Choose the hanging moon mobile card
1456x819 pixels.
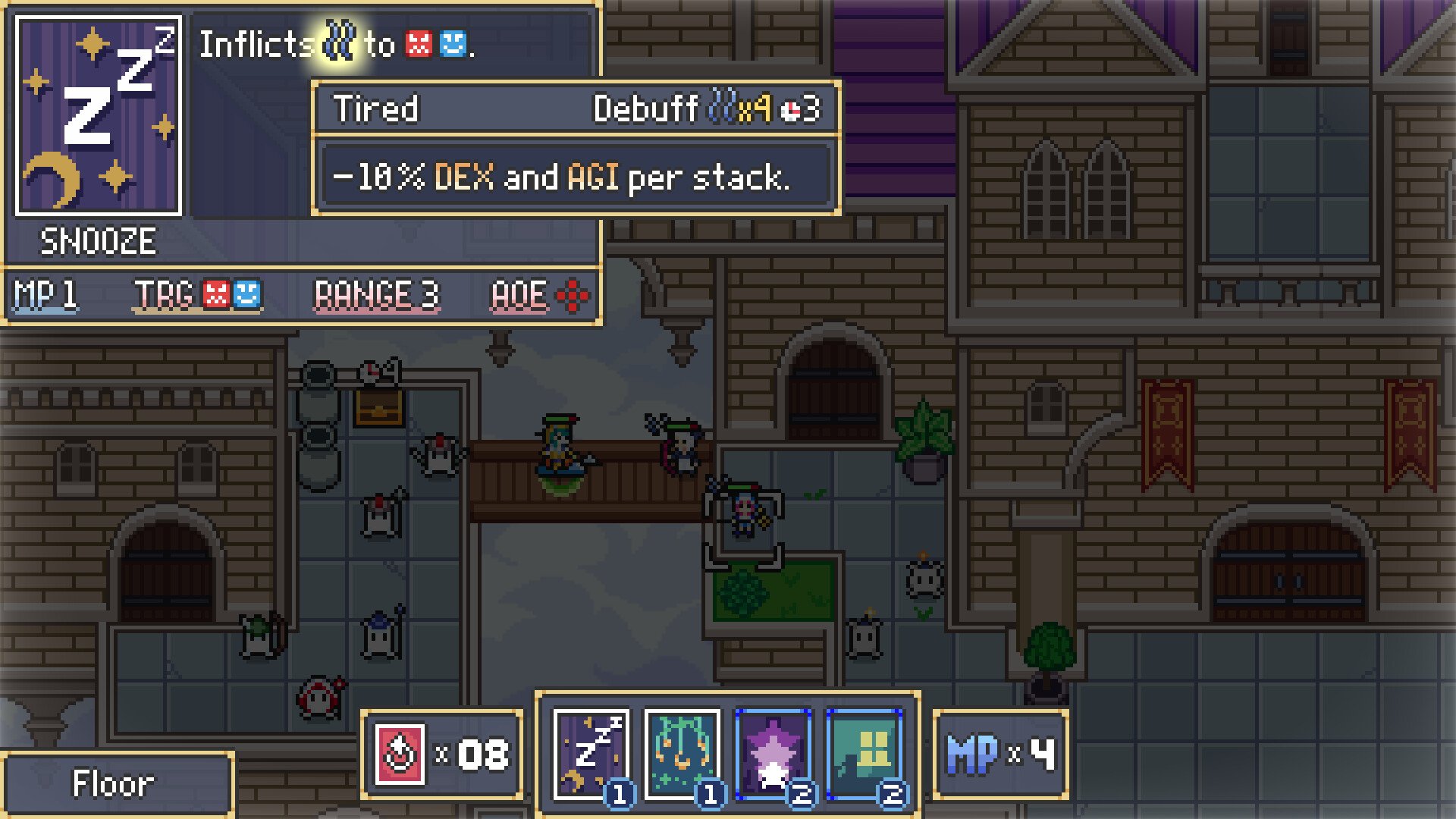682,754
